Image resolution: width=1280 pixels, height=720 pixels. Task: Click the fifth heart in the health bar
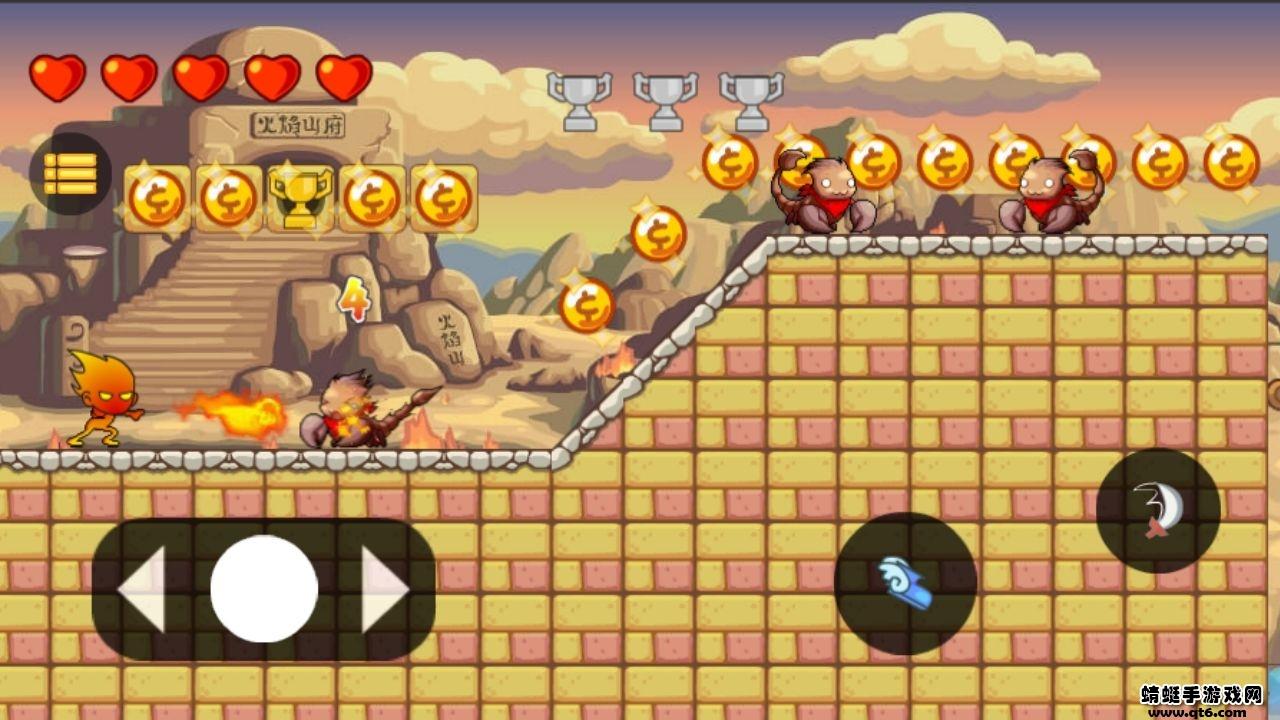(340, 75)
